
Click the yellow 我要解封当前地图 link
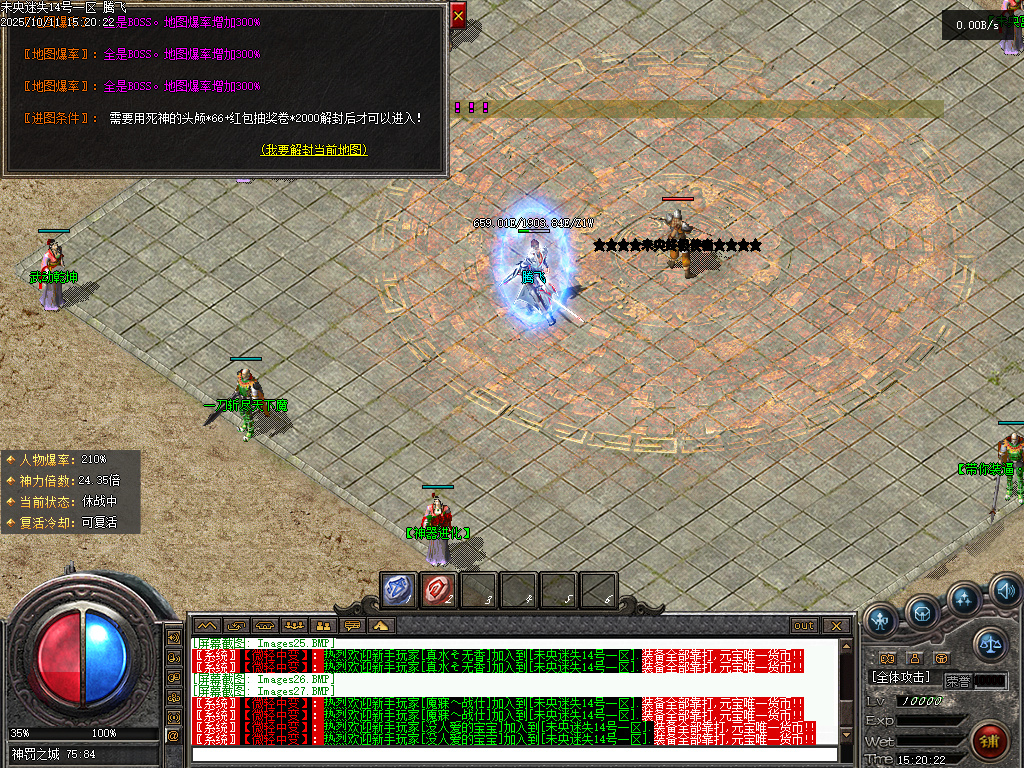pyautogui.click(x=314, y=150)
